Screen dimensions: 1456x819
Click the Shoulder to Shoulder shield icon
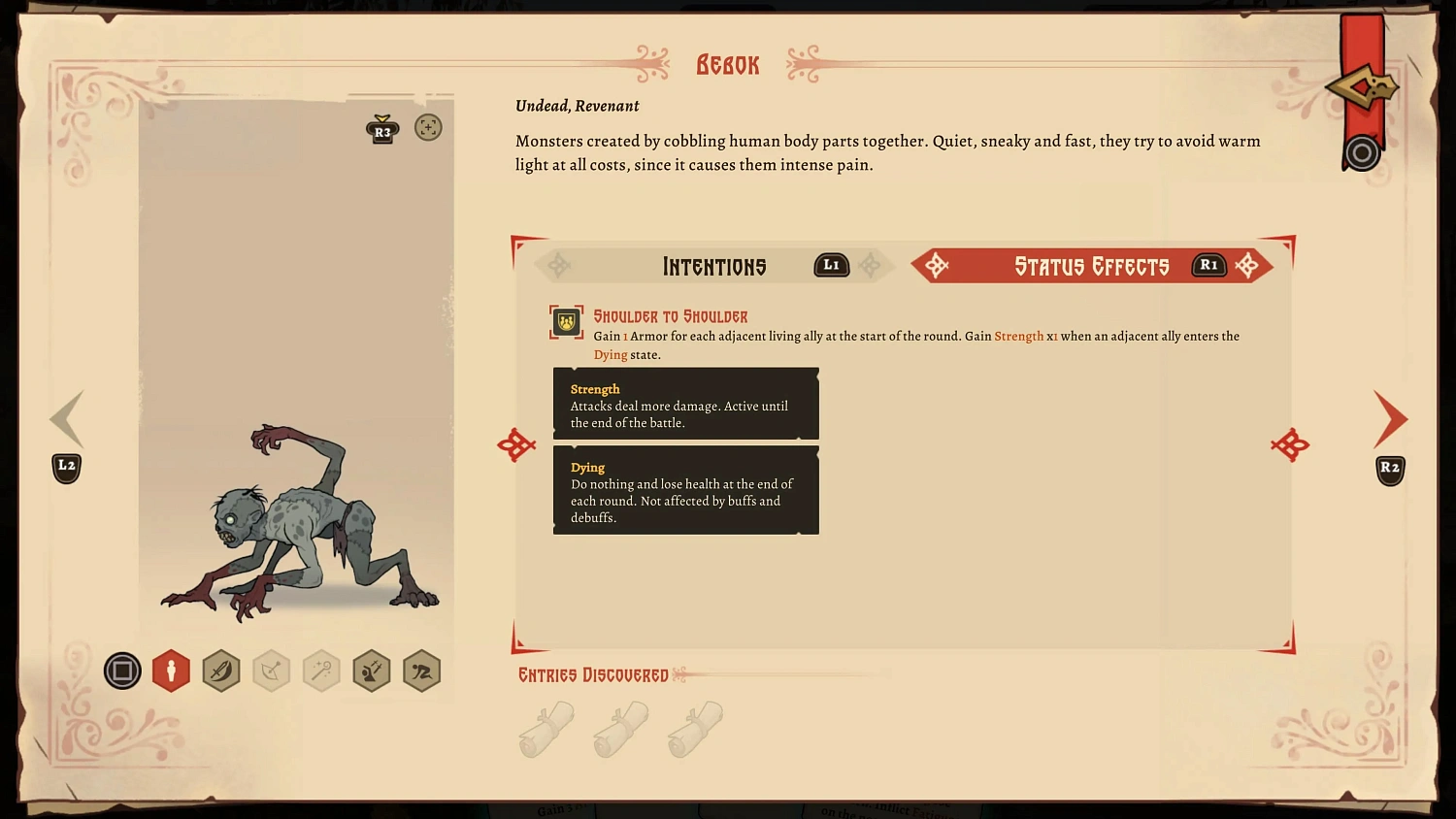click(564, 322)
